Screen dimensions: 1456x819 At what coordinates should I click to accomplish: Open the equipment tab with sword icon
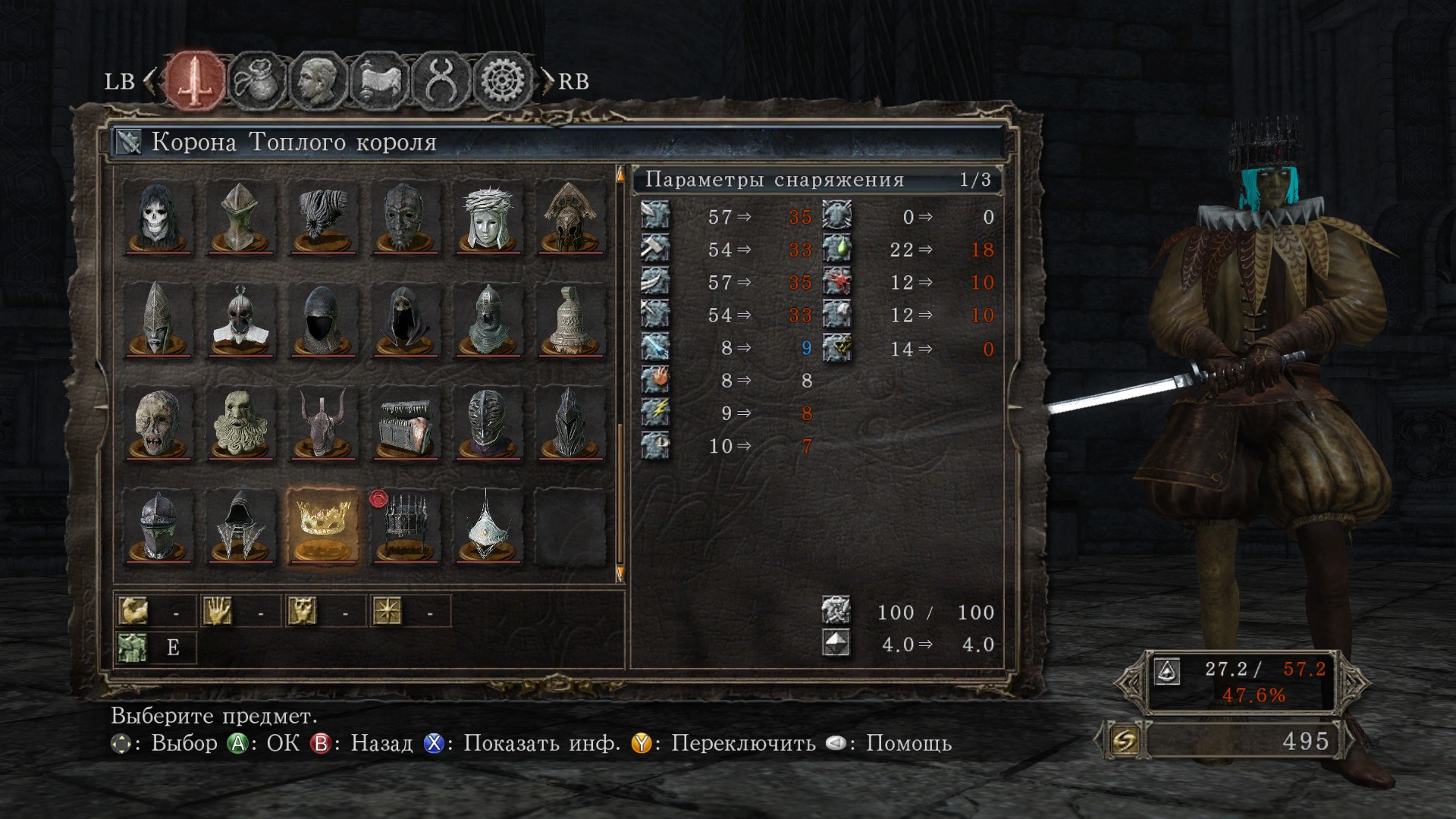[196, 80]
